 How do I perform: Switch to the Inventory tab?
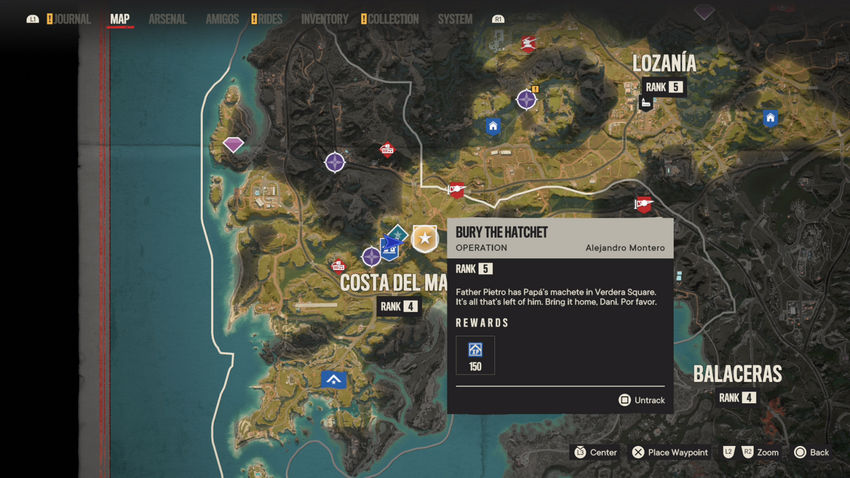[324, 19]
